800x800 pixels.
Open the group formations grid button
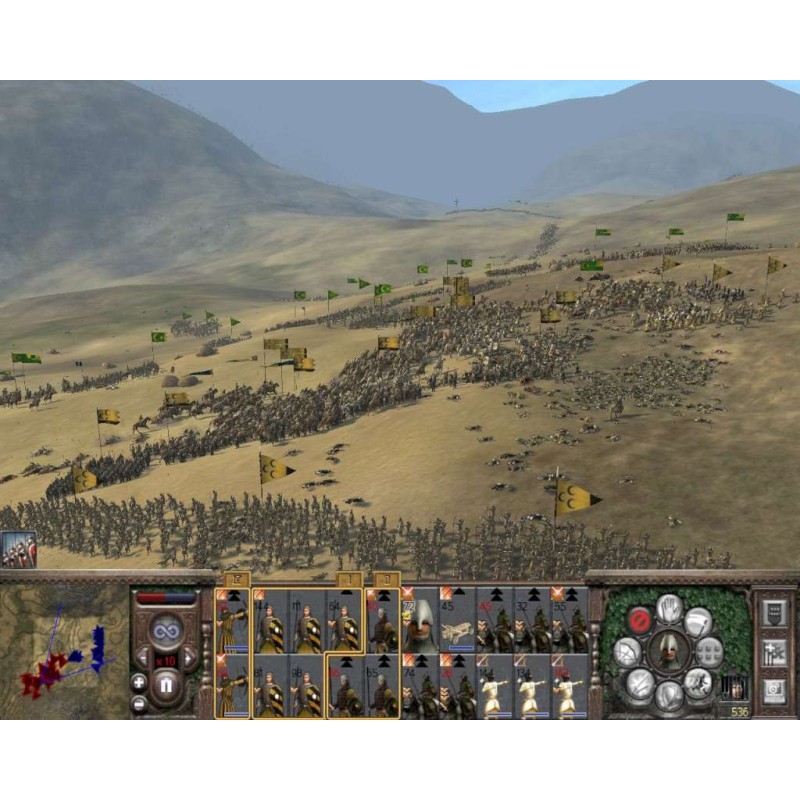pos(707,652)
